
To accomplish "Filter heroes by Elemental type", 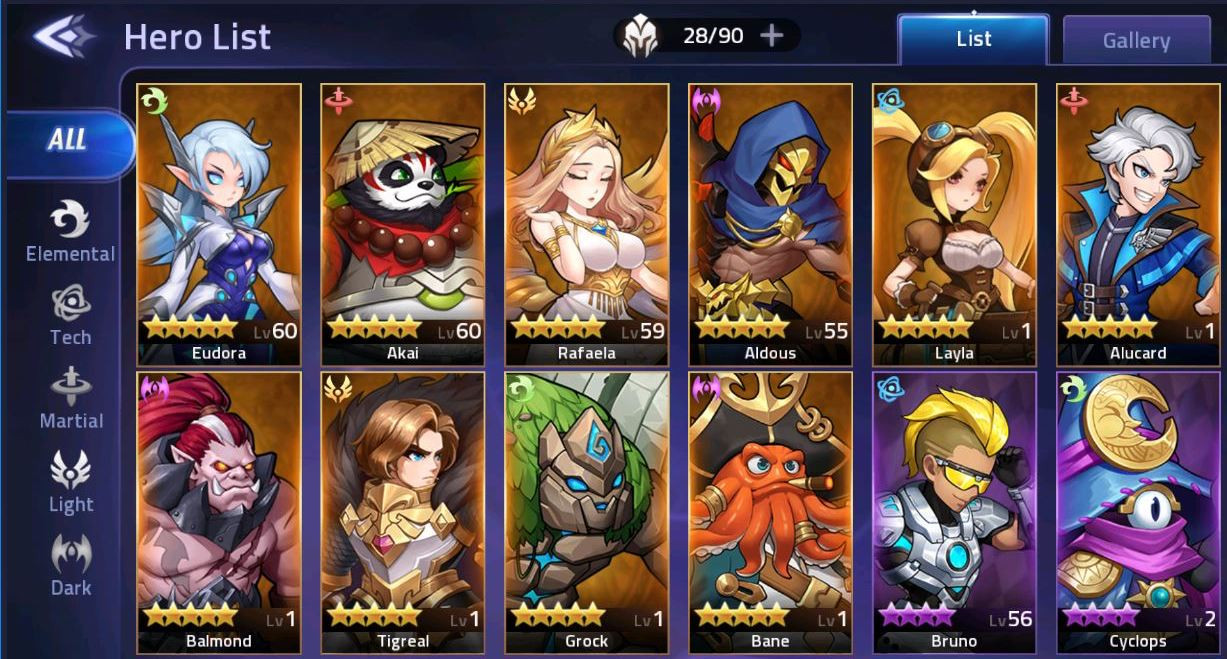I will (x=70, y=231).
